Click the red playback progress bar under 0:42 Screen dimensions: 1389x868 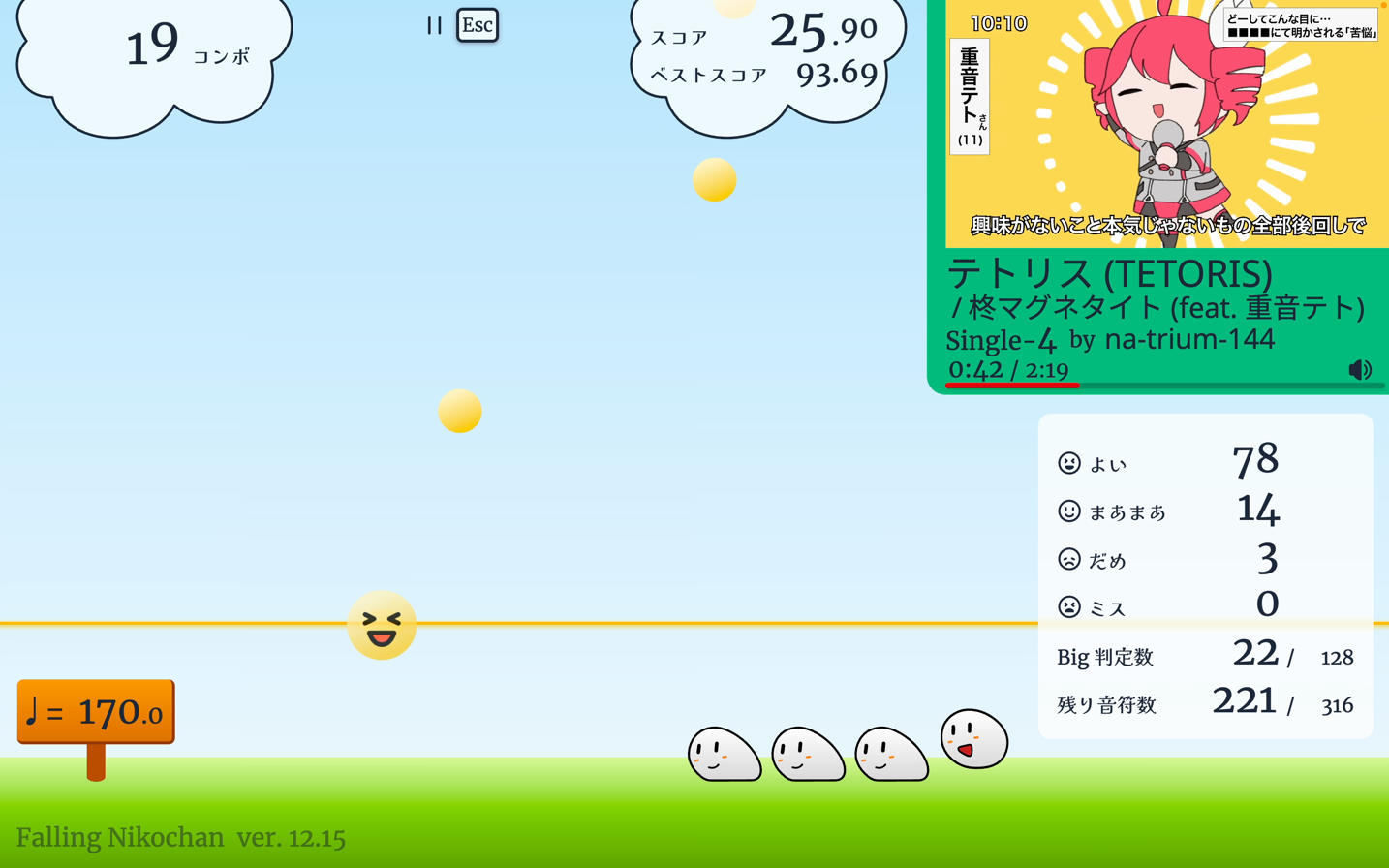click(1012, 386)
